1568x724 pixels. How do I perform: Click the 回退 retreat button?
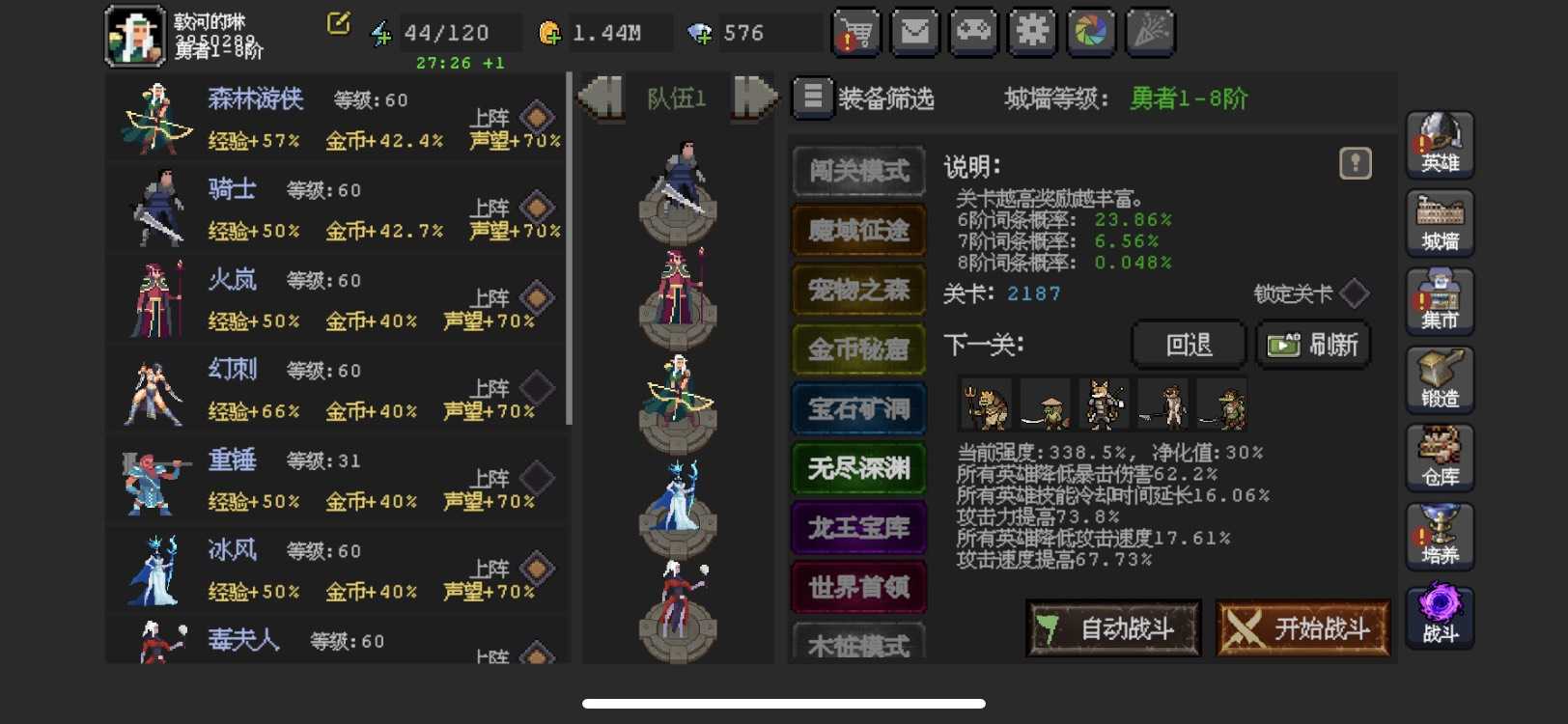click(x=1189, y=344)
